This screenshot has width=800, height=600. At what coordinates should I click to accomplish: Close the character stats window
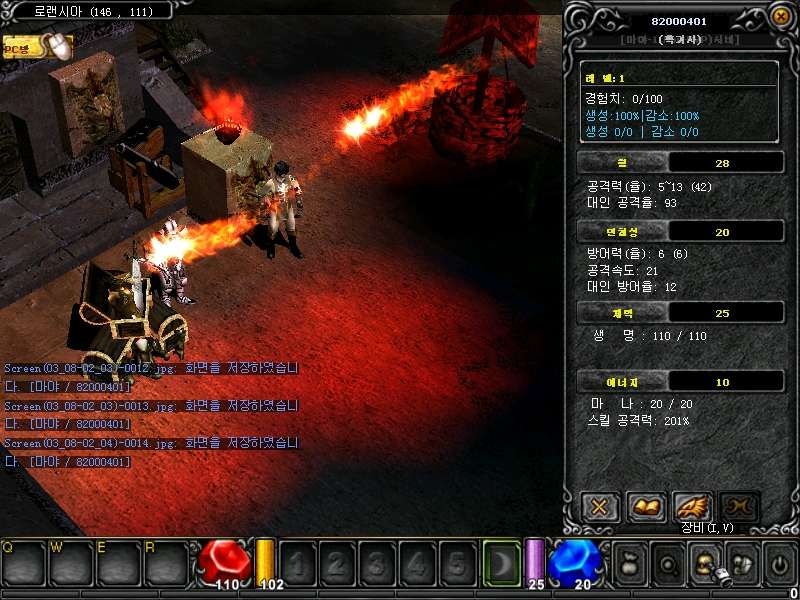pyautogui.click(x=781, y=17)
